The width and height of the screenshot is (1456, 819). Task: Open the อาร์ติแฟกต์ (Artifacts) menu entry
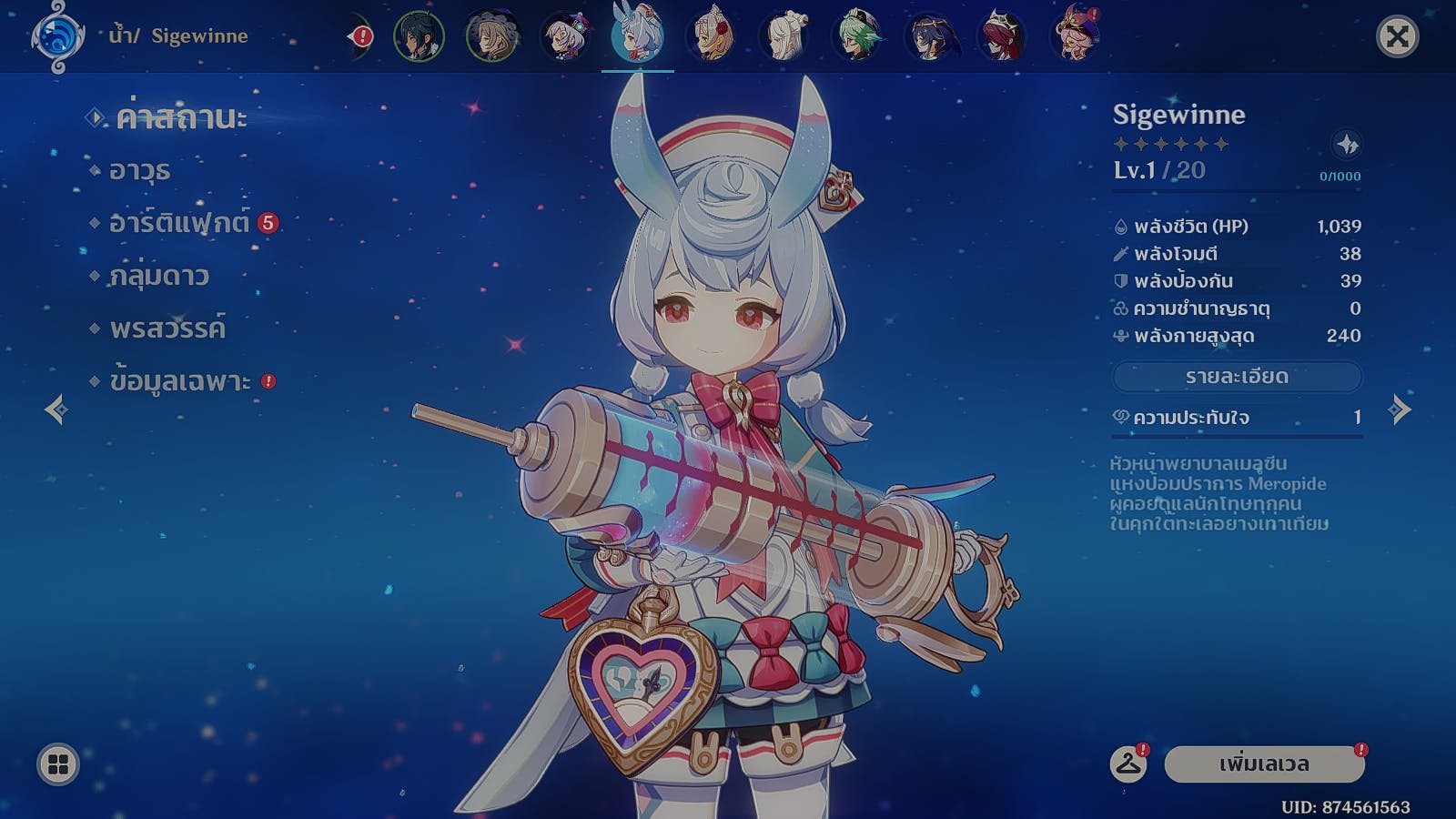point(178,223)
